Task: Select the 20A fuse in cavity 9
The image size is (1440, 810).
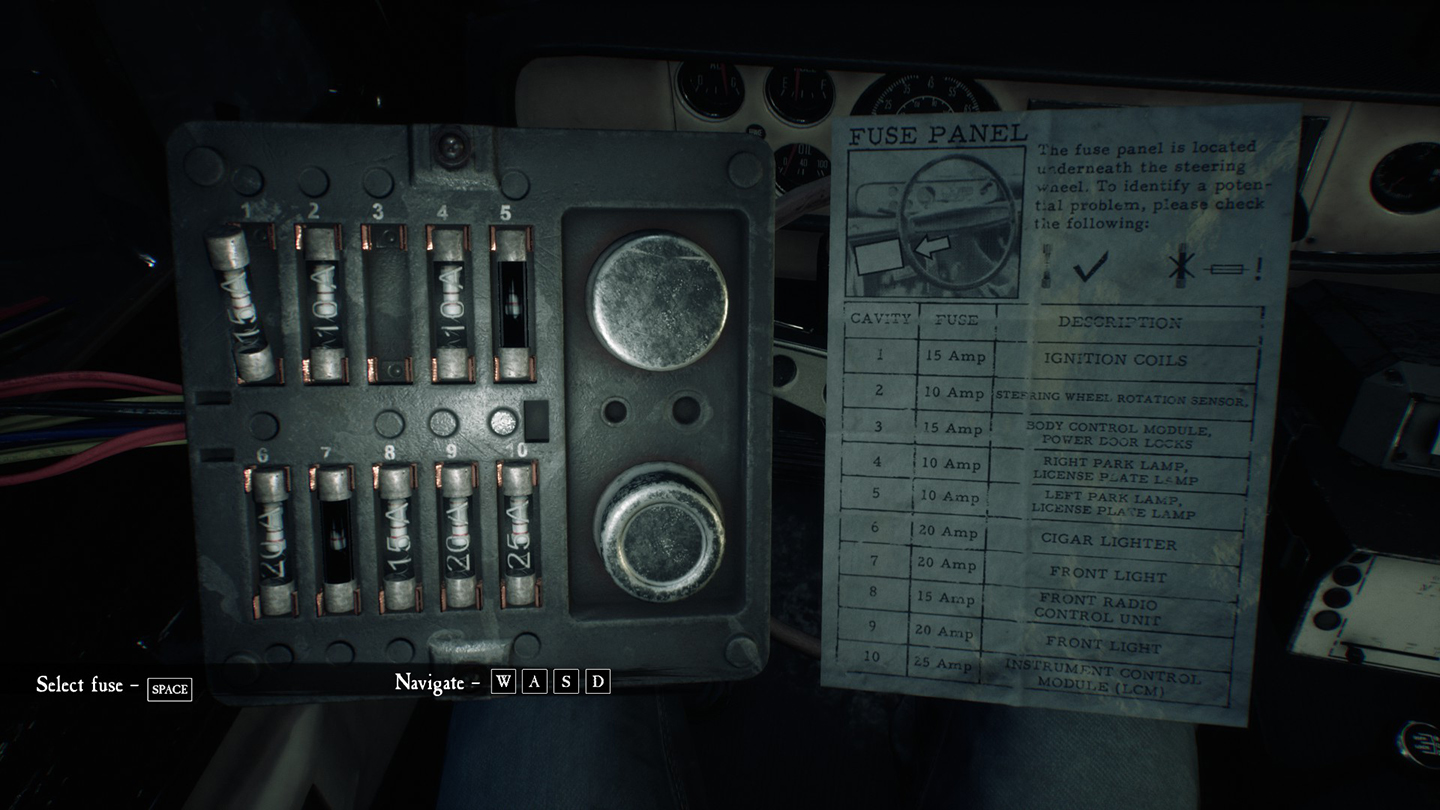Action: click(x=459, y=538)
